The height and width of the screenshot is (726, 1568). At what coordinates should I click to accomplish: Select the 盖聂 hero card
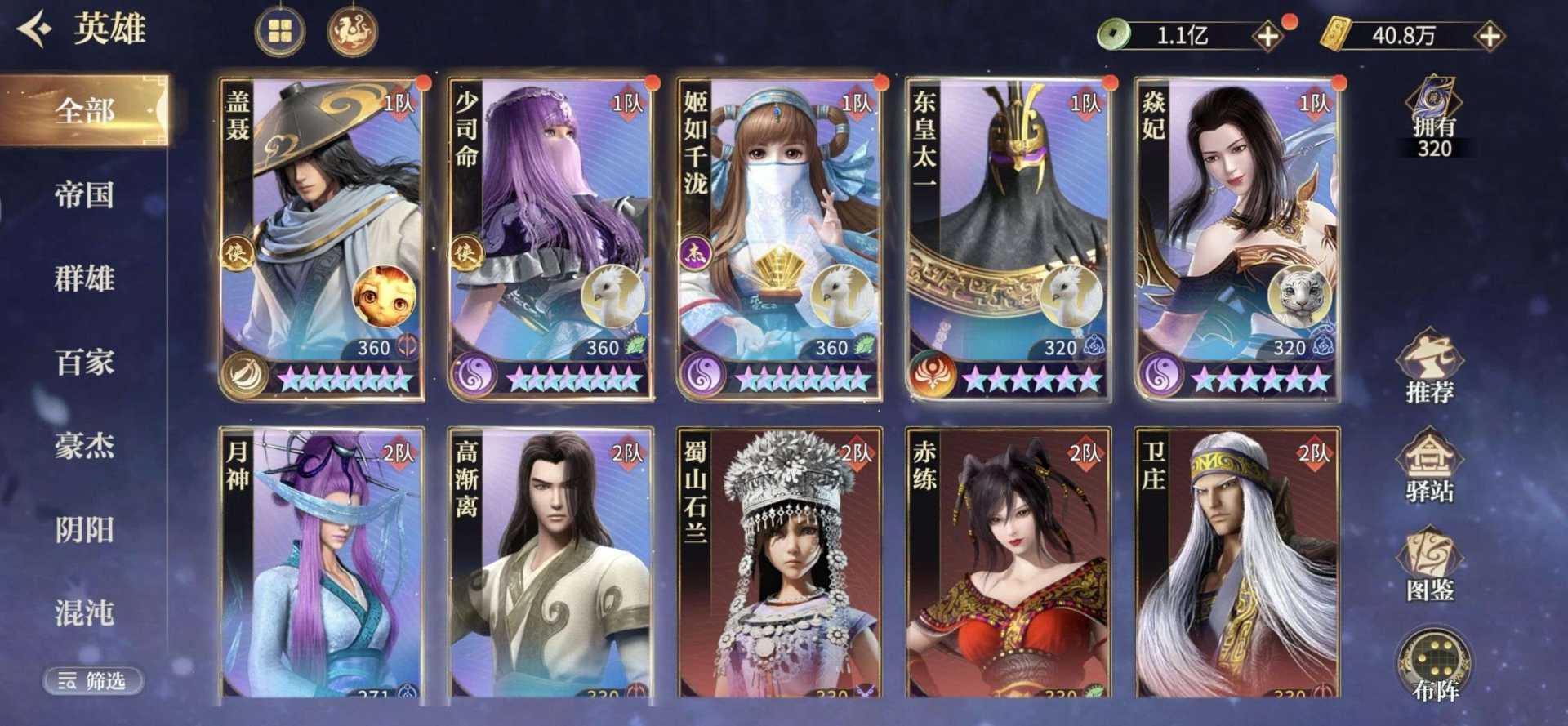pos(322,238)
